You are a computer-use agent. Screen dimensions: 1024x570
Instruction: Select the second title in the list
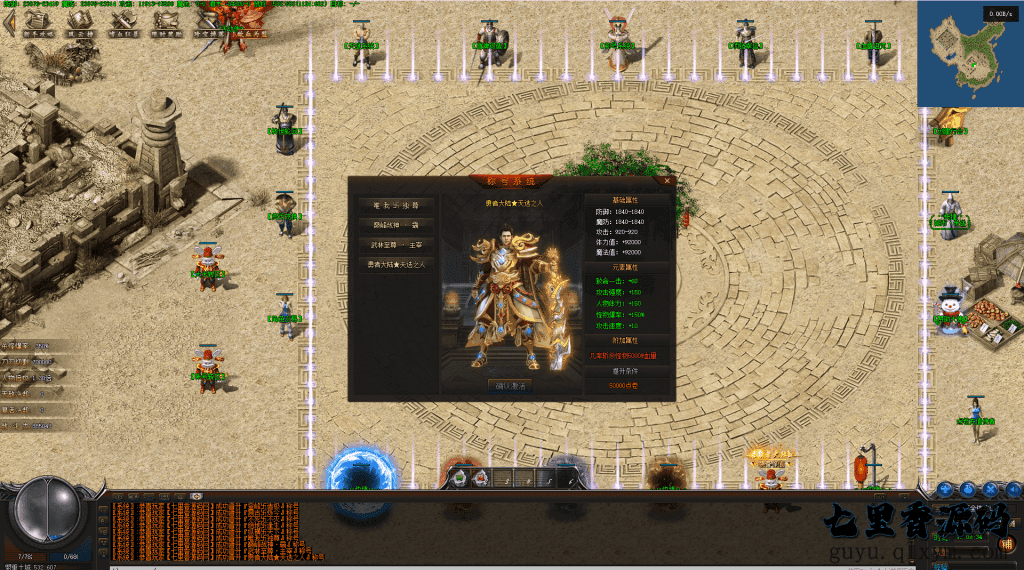pyautogui.click(x=396, y=224)
